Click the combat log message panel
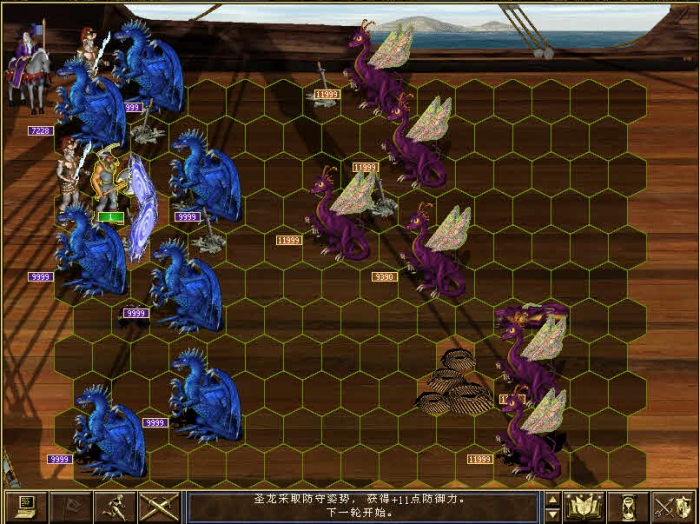700x524 pixels. (365, 506)
